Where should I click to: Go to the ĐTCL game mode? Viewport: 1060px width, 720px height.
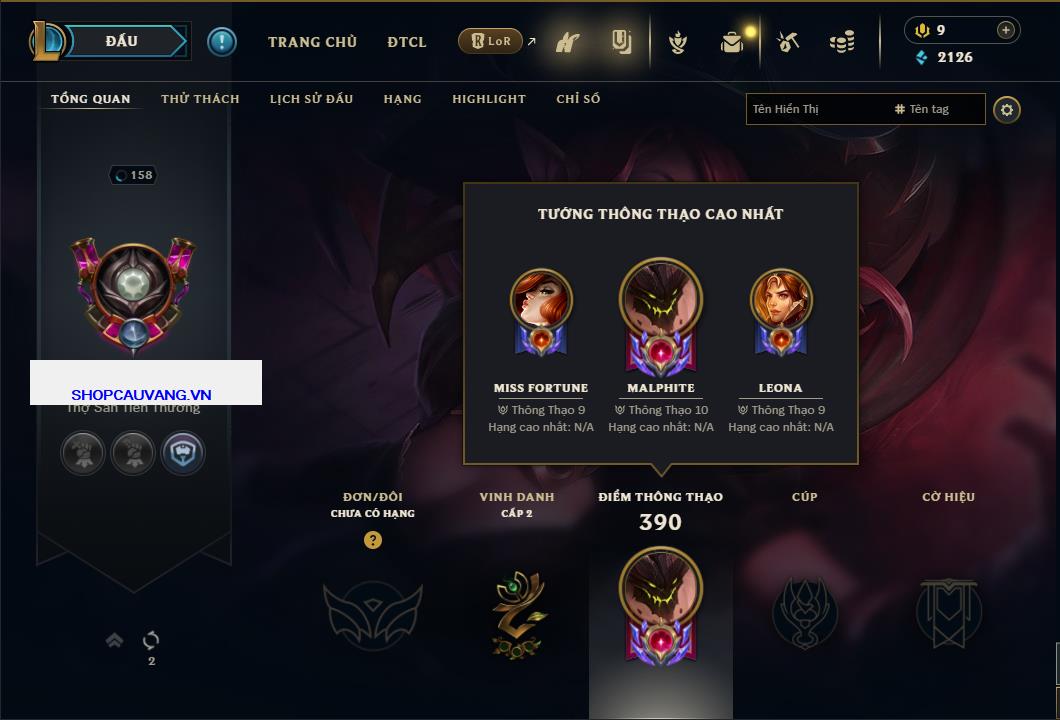click(x=407, y=42)
